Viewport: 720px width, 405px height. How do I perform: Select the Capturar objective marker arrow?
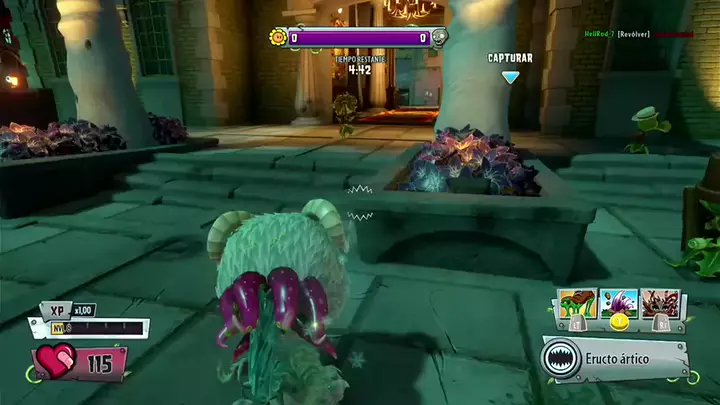tap(510, 76)
